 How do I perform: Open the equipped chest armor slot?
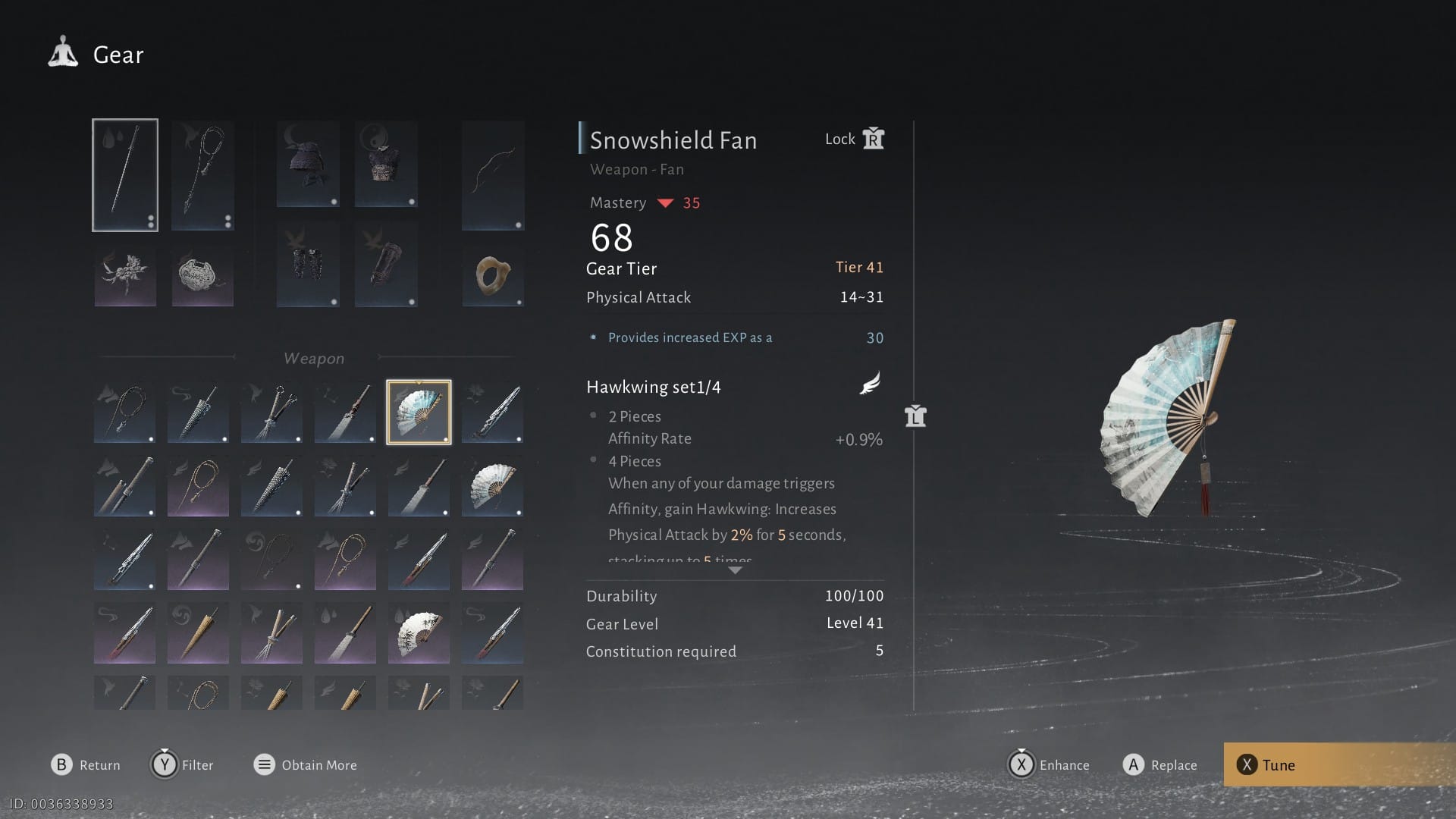click(x=386, y=164)
